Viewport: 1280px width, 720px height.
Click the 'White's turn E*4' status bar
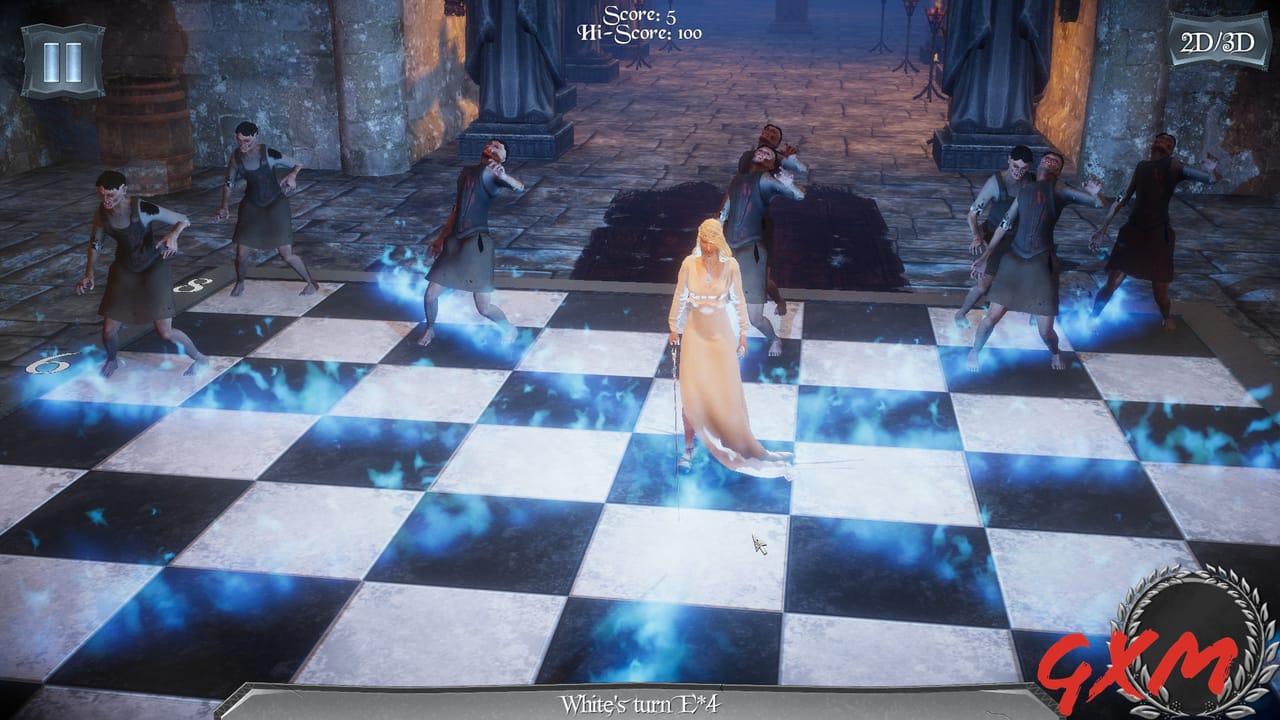(640, 700)
